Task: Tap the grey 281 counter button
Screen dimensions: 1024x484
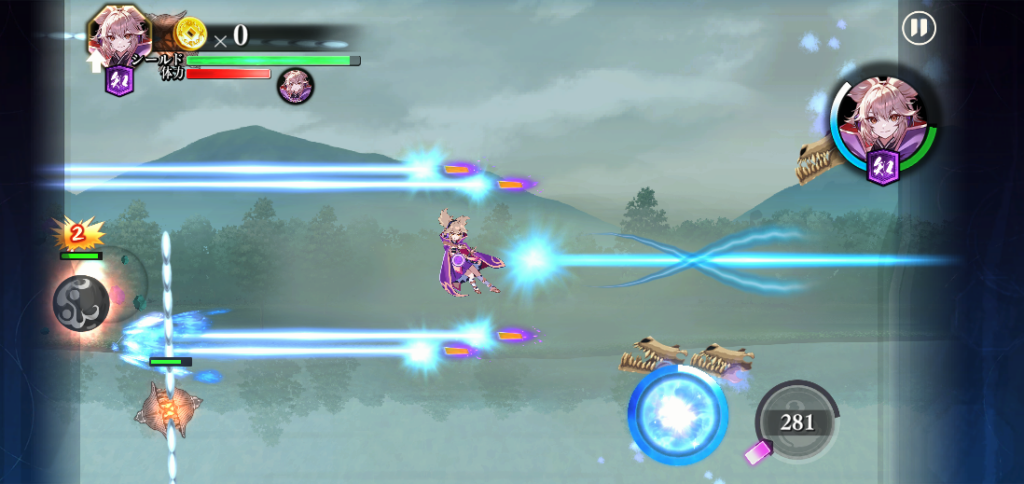Action: coord(796,422)
